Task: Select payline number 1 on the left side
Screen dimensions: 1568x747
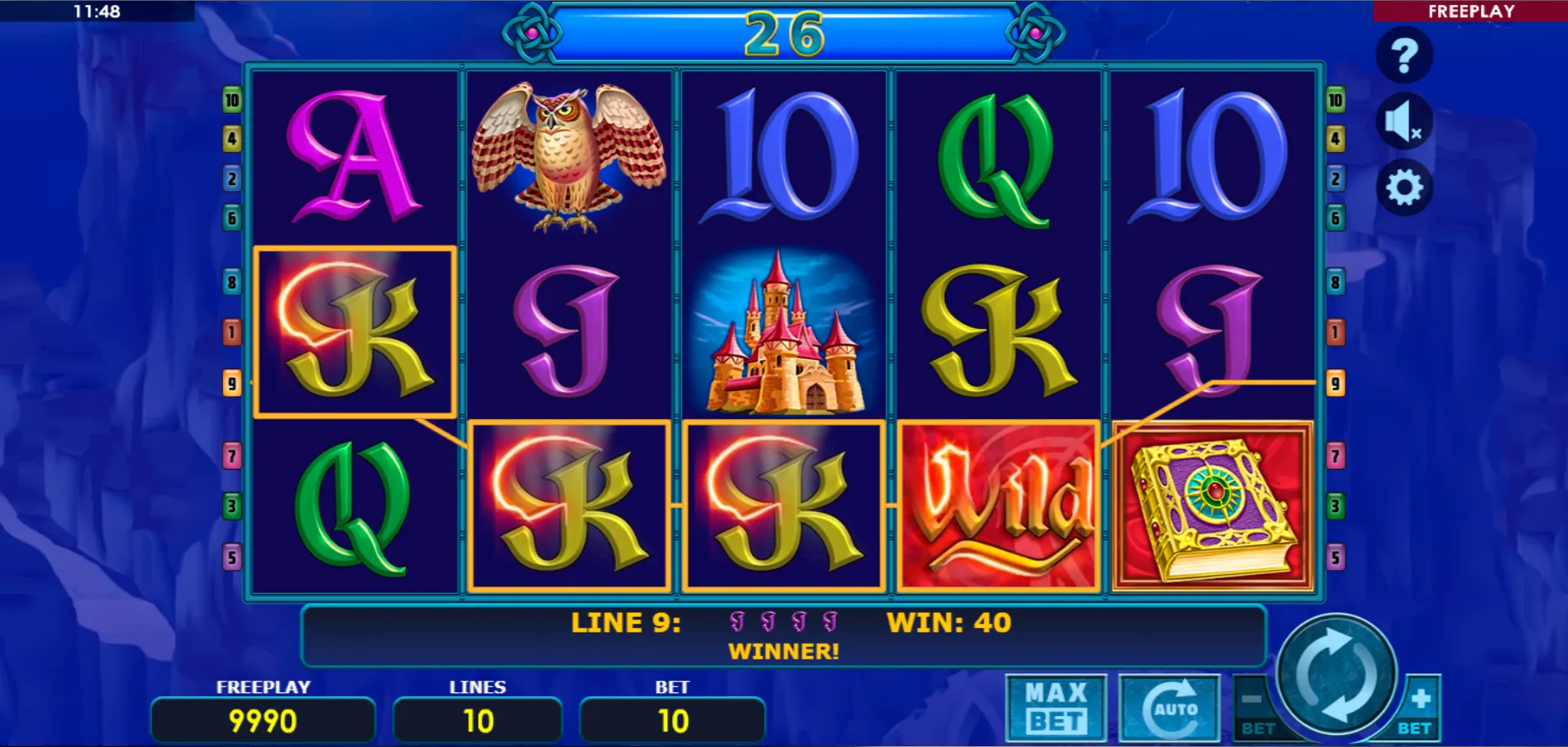Action: [x=232, y=332]
